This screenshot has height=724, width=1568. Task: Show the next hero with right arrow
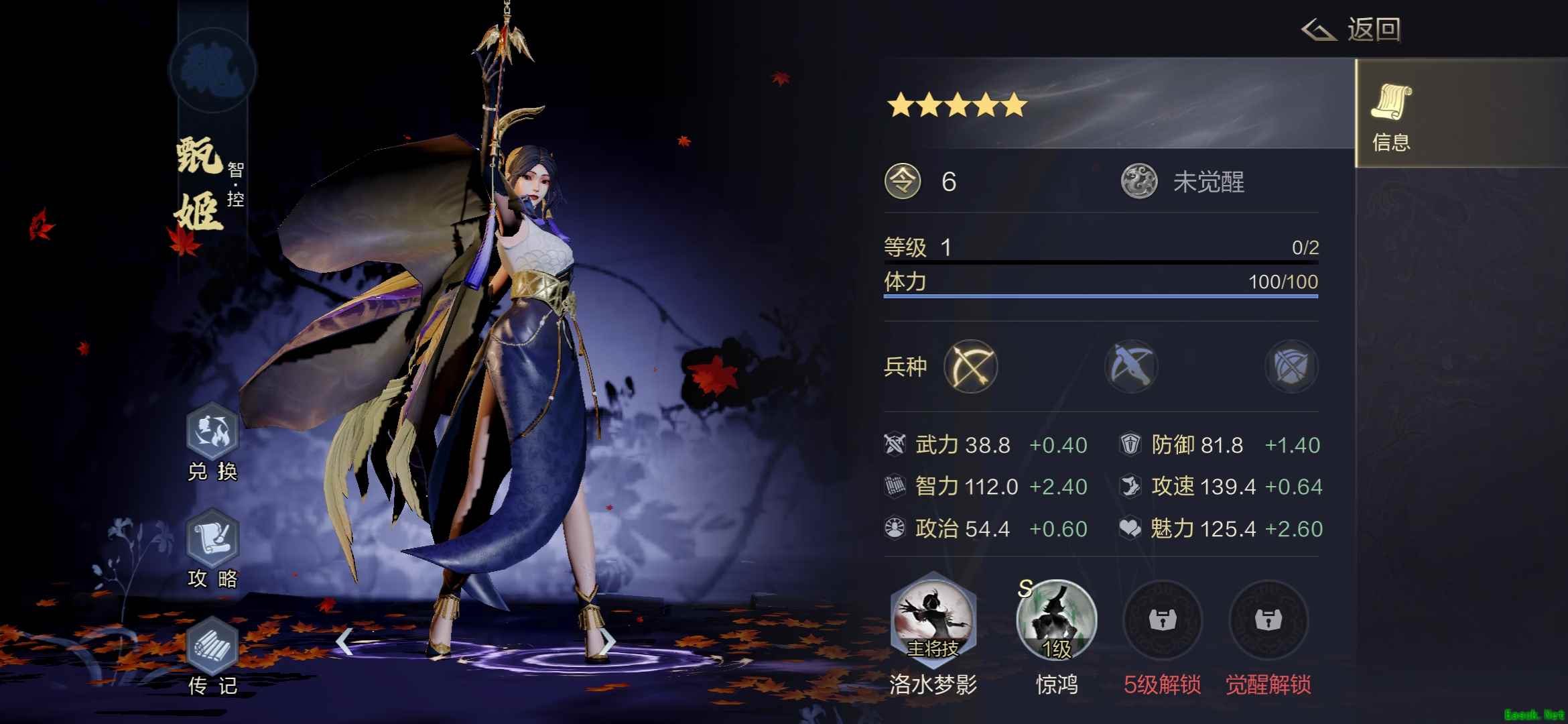[x=606, y=642]
